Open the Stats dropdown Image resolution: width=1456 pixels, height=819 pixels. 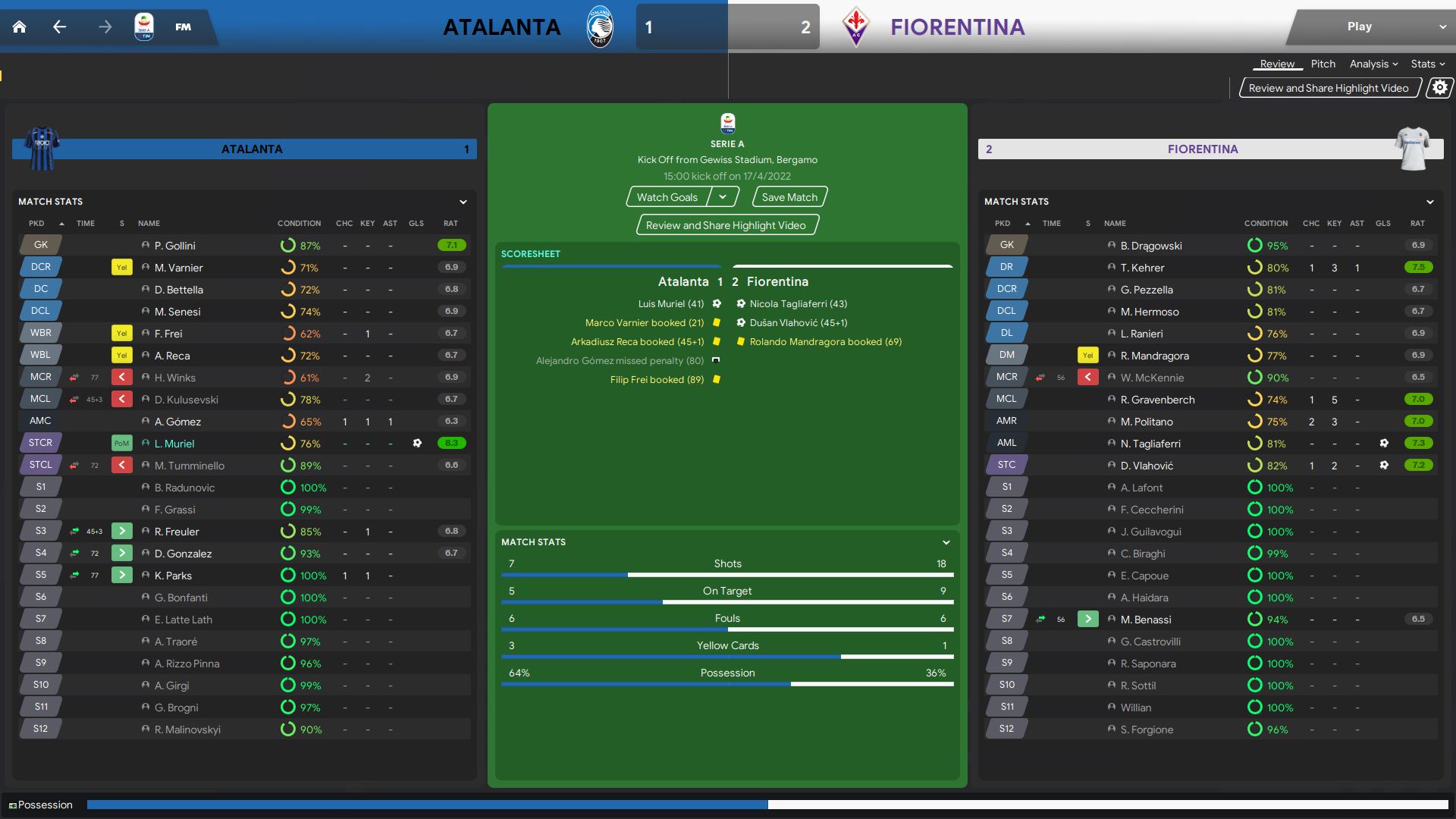[1427, 64]
